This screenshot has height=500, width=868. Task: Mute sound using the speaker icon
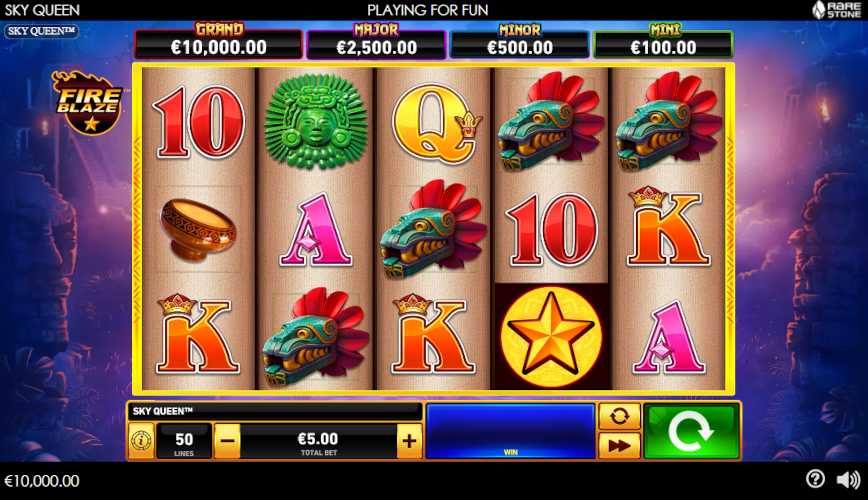click(x=848, y=479)
